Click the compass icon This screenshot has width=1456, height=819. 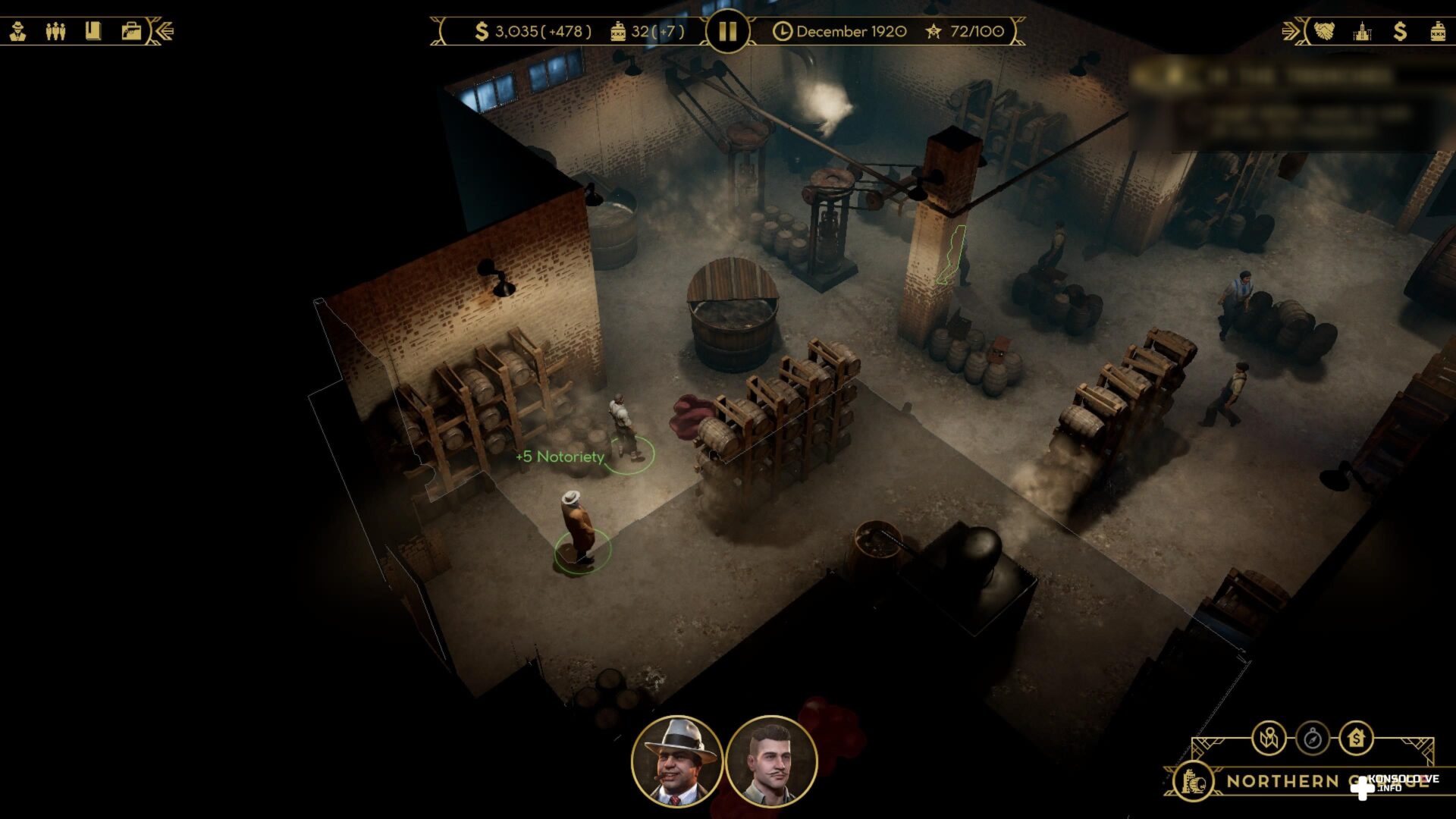point(1313,737)
